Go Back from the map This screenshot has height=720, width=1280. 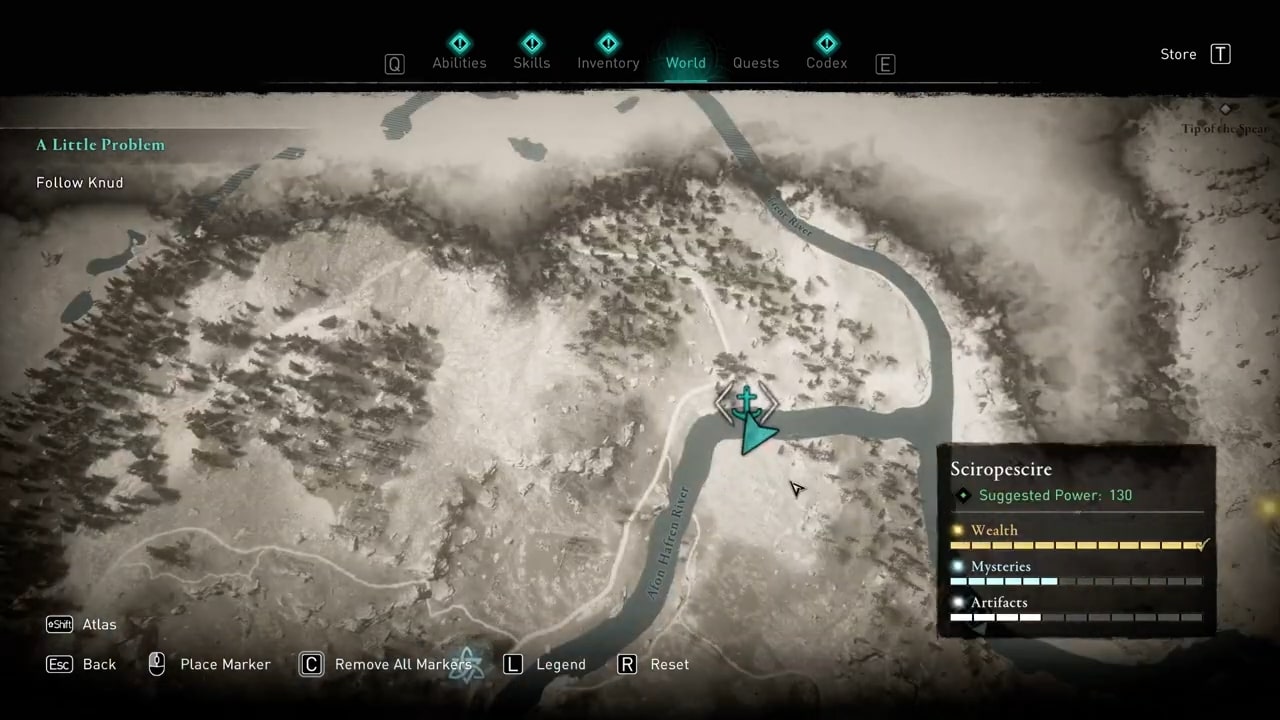pyautogui.click(x=99, y=664)
